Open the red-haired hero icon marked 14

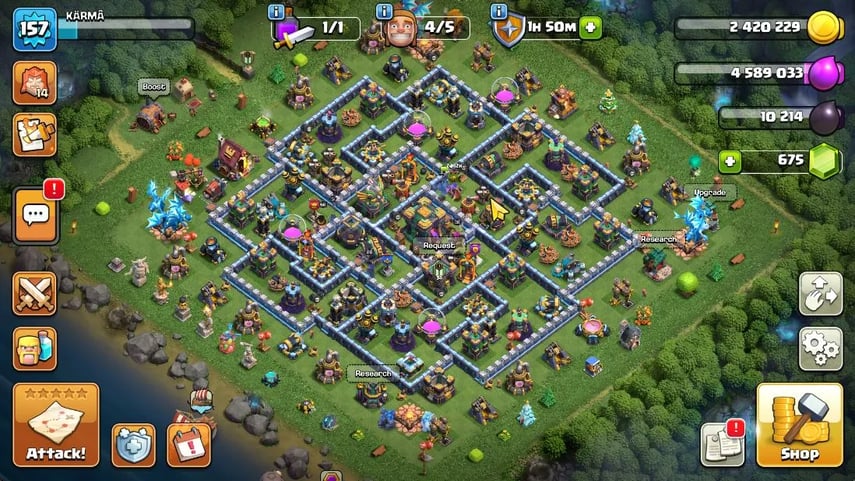point(34,82)
